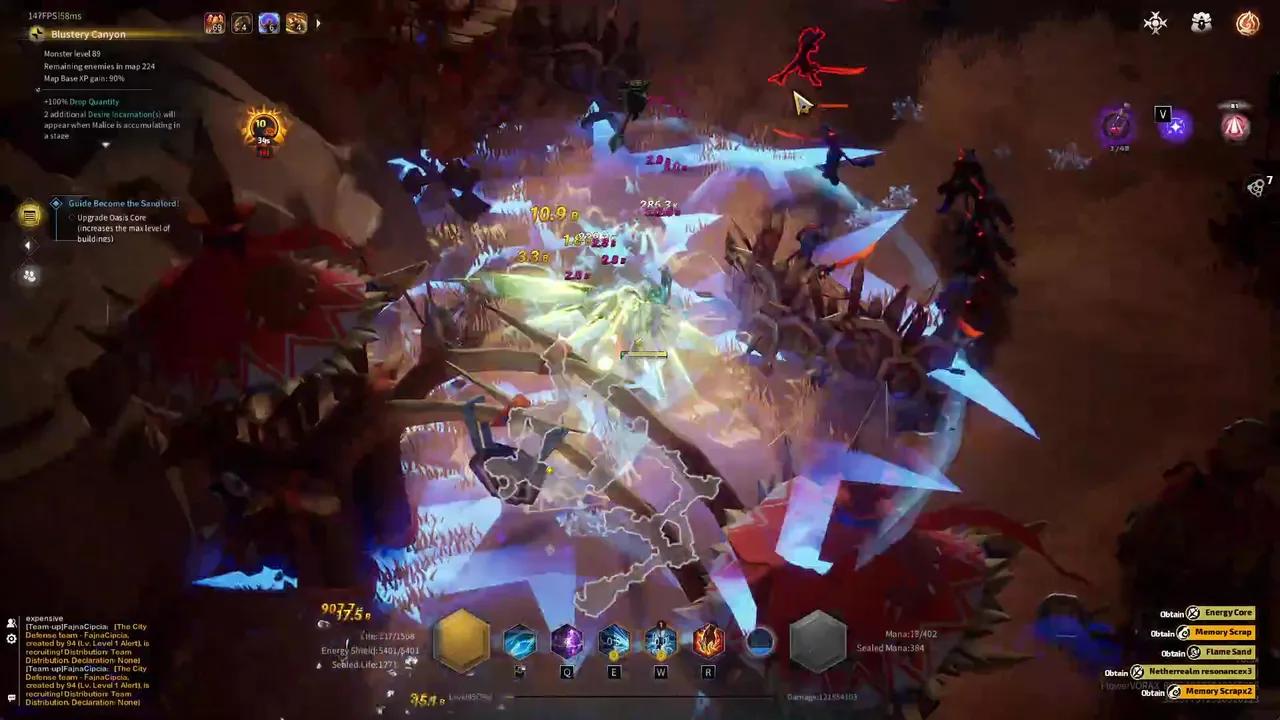Open the orange flame swirl menu icon

[x=1247, y=23]
